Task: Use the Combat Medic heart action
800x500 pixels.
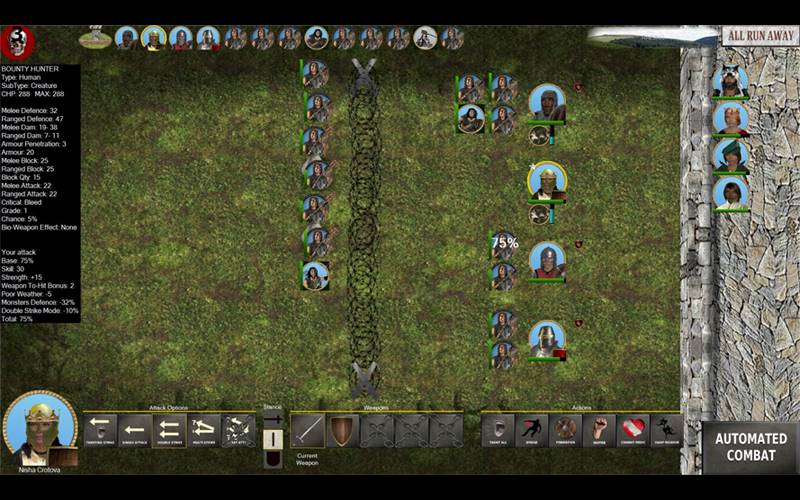Action: point(633,430)
